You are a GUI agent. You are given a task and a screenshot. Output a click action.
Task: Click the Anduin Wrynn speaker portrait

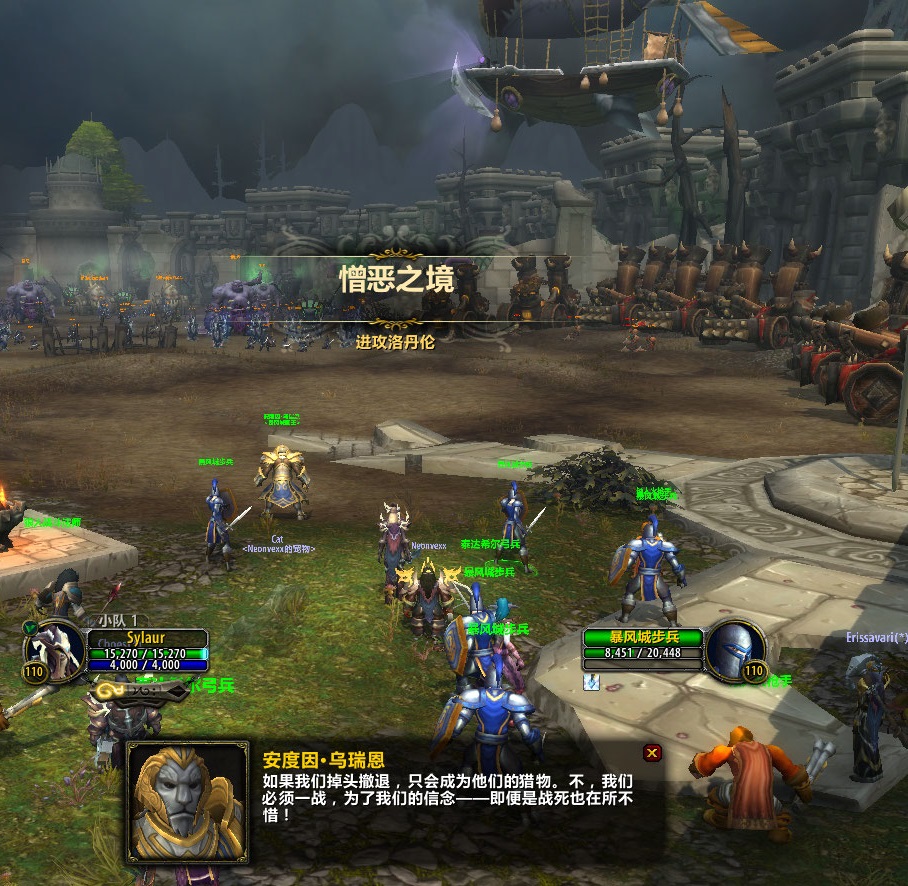pos(188,802)
